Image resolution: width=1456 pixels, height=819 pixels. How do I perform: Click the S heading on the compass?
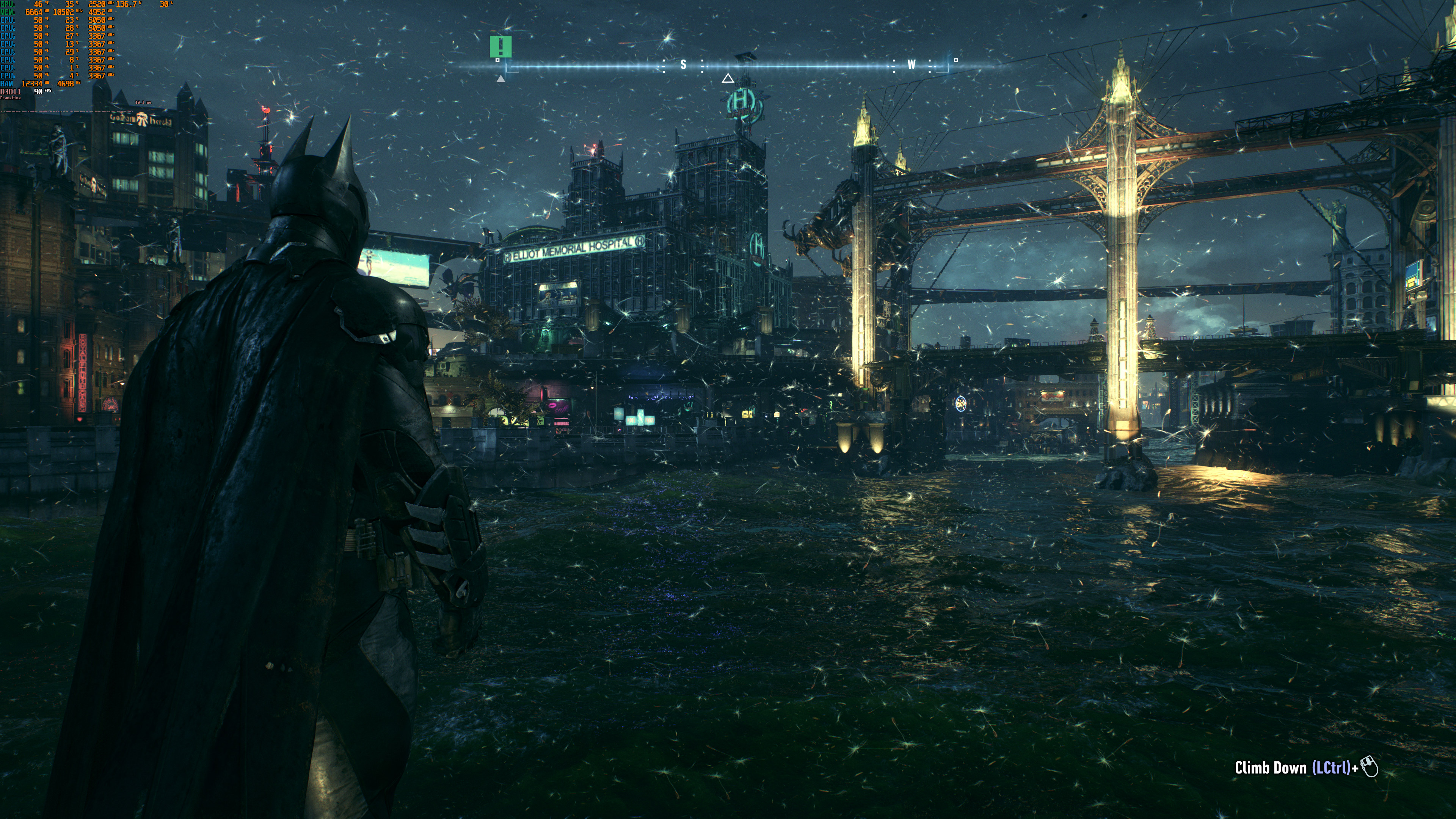[683, 65]
